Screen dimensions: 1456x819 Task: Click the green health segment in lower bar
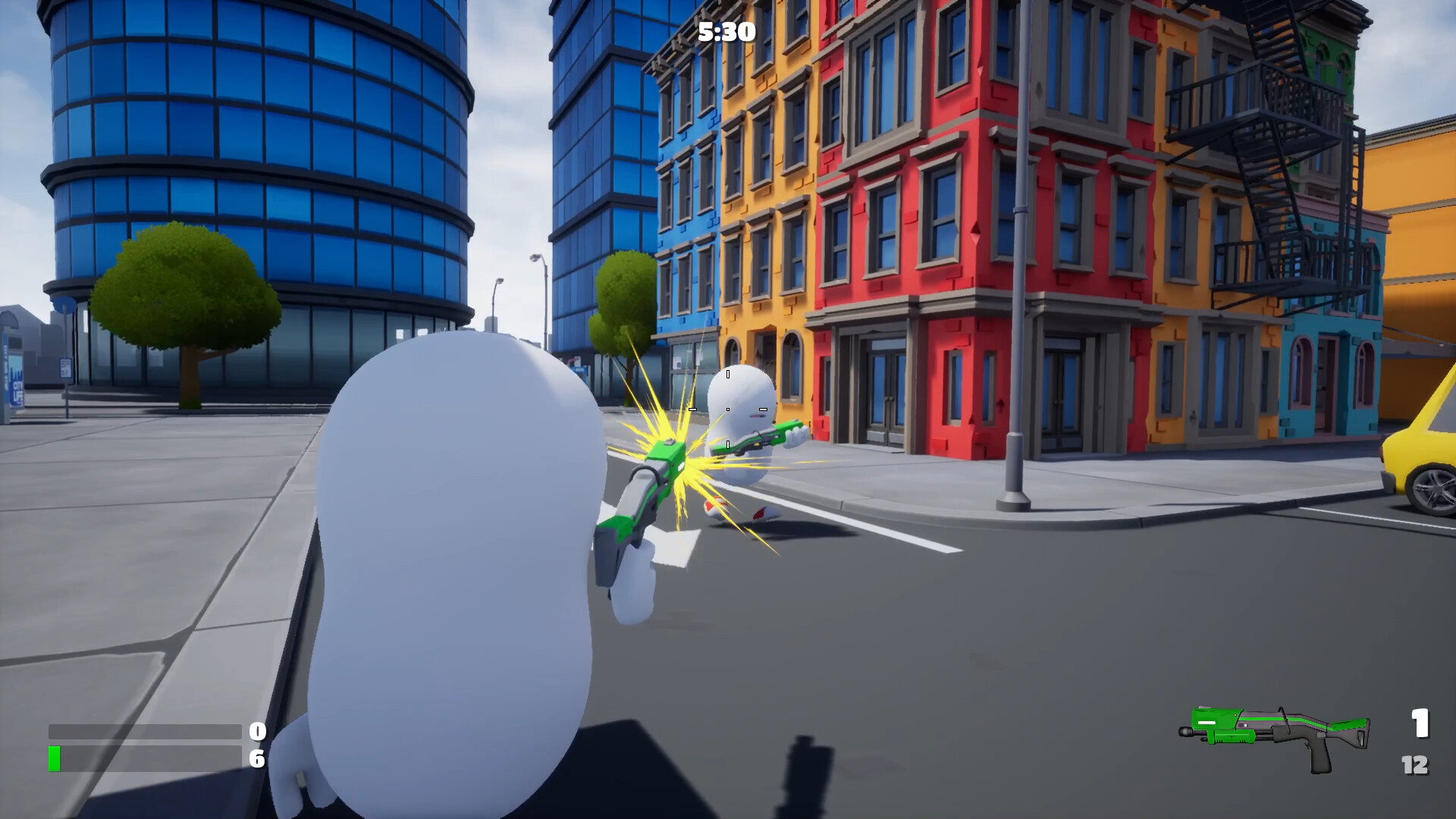pos(54,757)
